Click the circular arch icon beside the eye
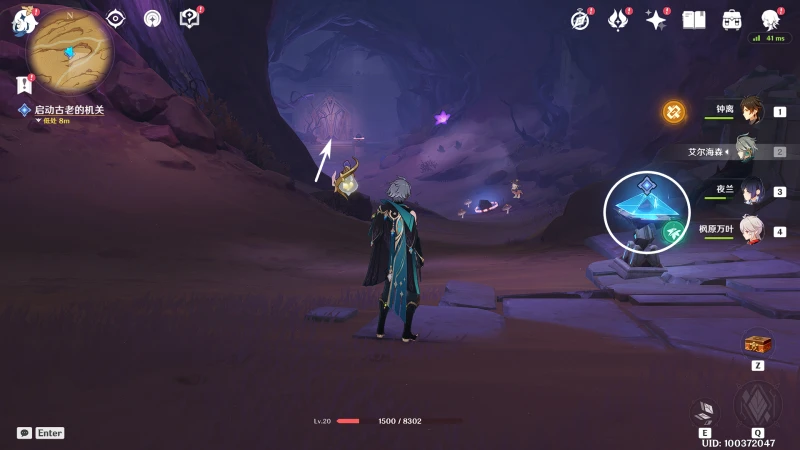Screen dimensions: 800x450 pos(152,18)
